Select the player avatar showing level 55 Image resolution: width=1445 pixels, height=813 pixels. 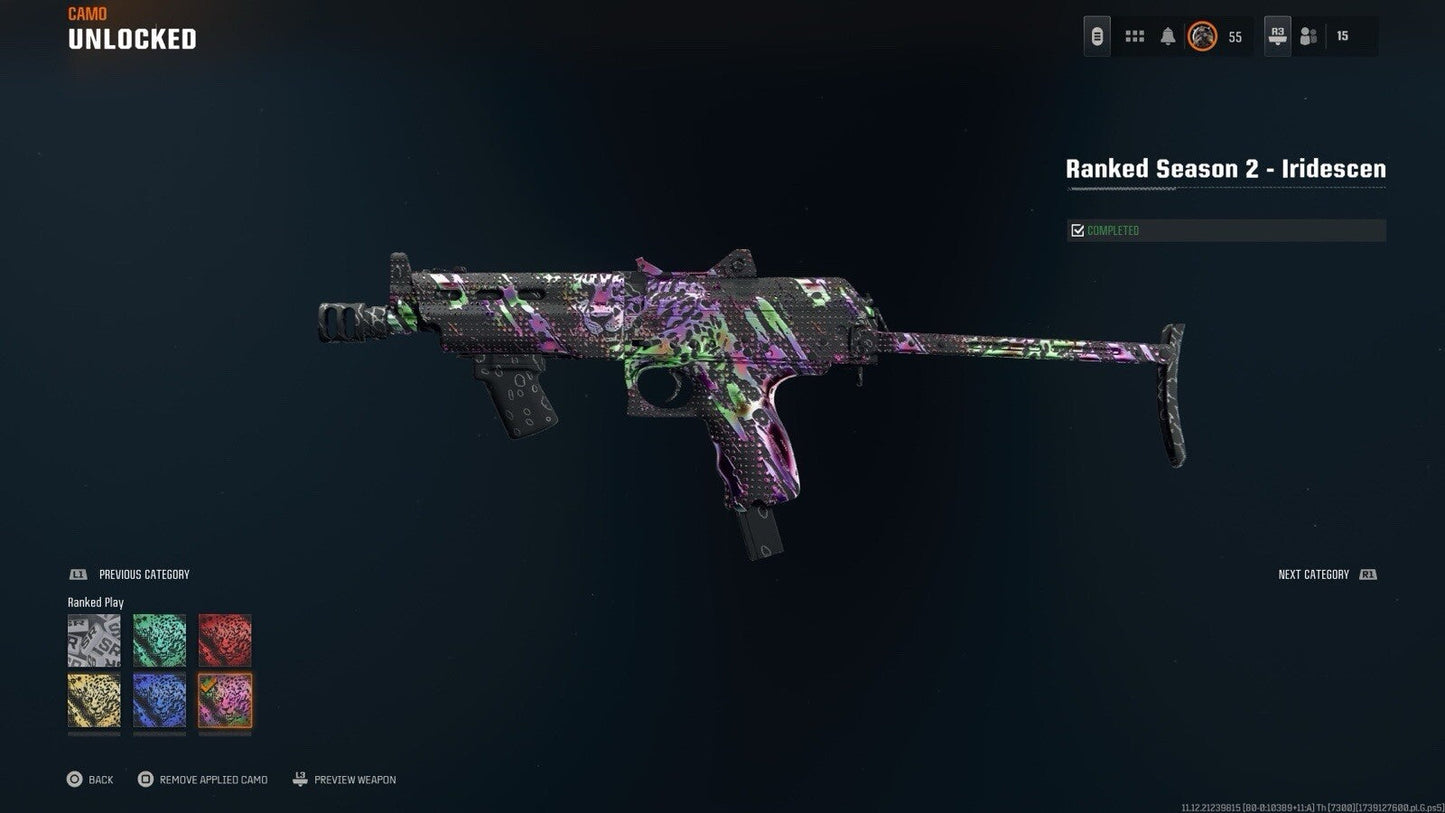(1201, 36)
